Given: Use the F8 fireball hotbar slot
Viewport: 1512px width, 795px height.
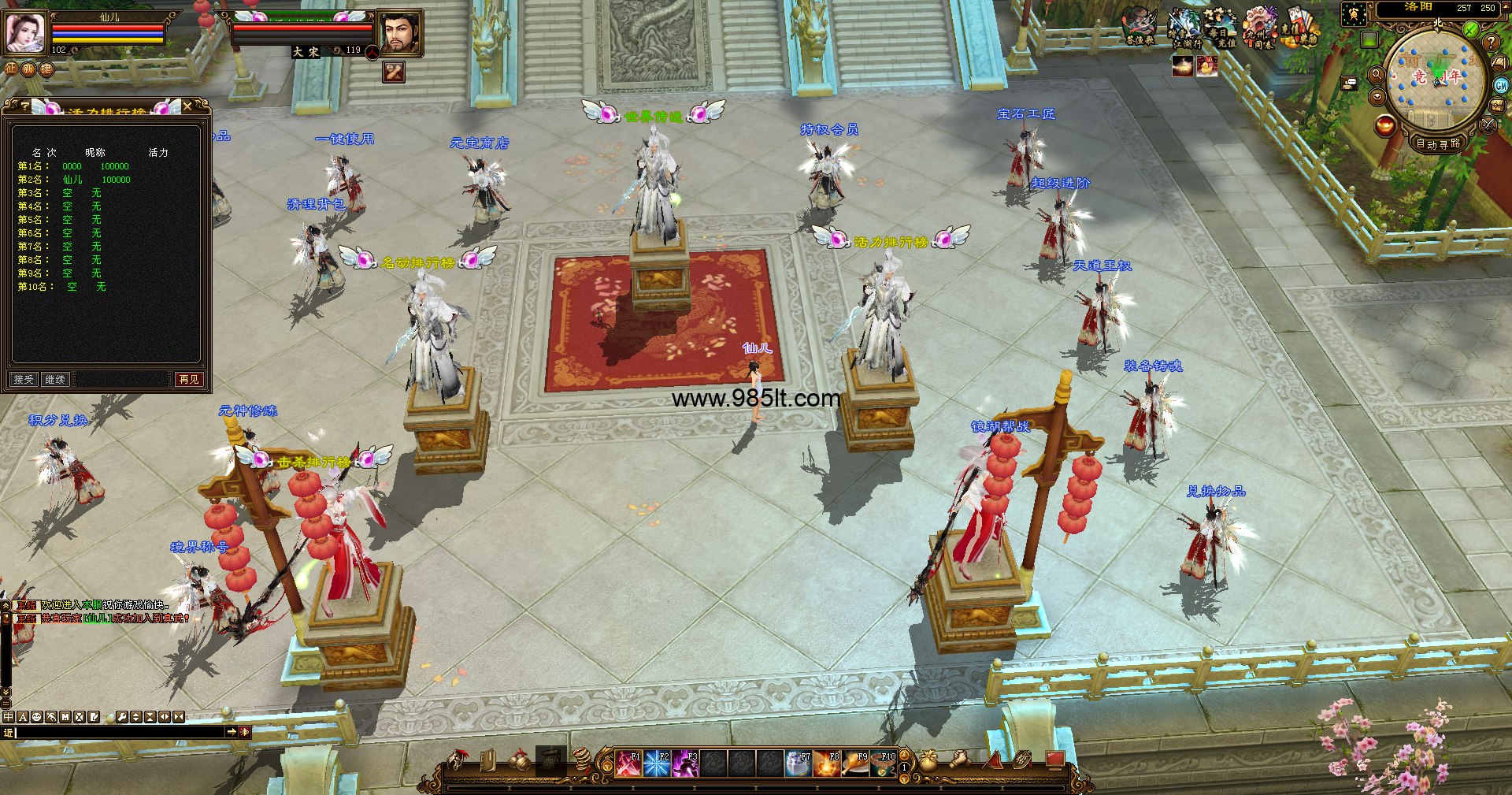Looking at the screenshot, I should [x=827, y=763].
